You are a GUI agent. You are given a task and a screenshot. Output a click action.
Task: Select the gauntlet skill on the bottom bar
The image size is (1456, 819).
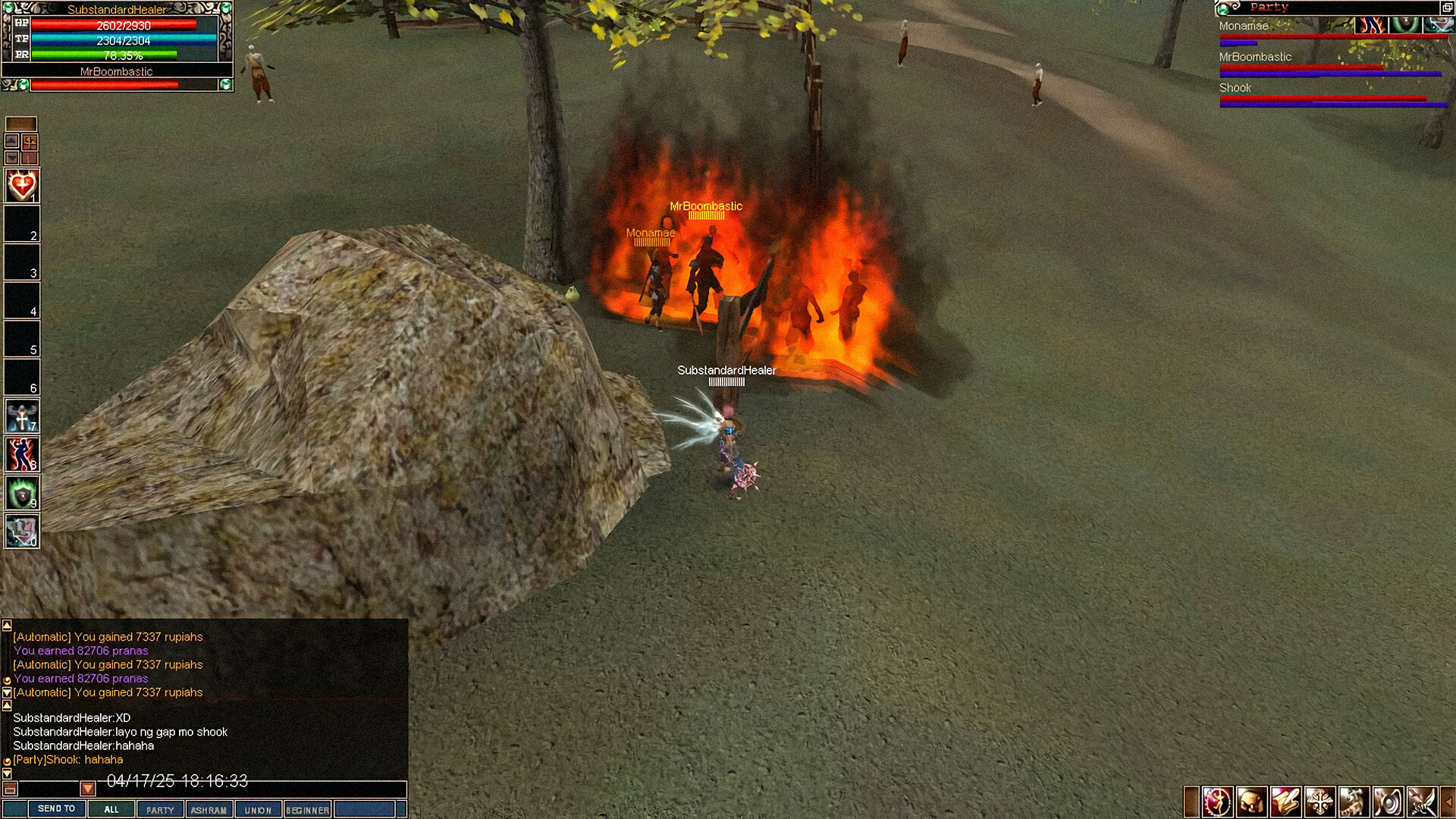[x=1285, y=800]
